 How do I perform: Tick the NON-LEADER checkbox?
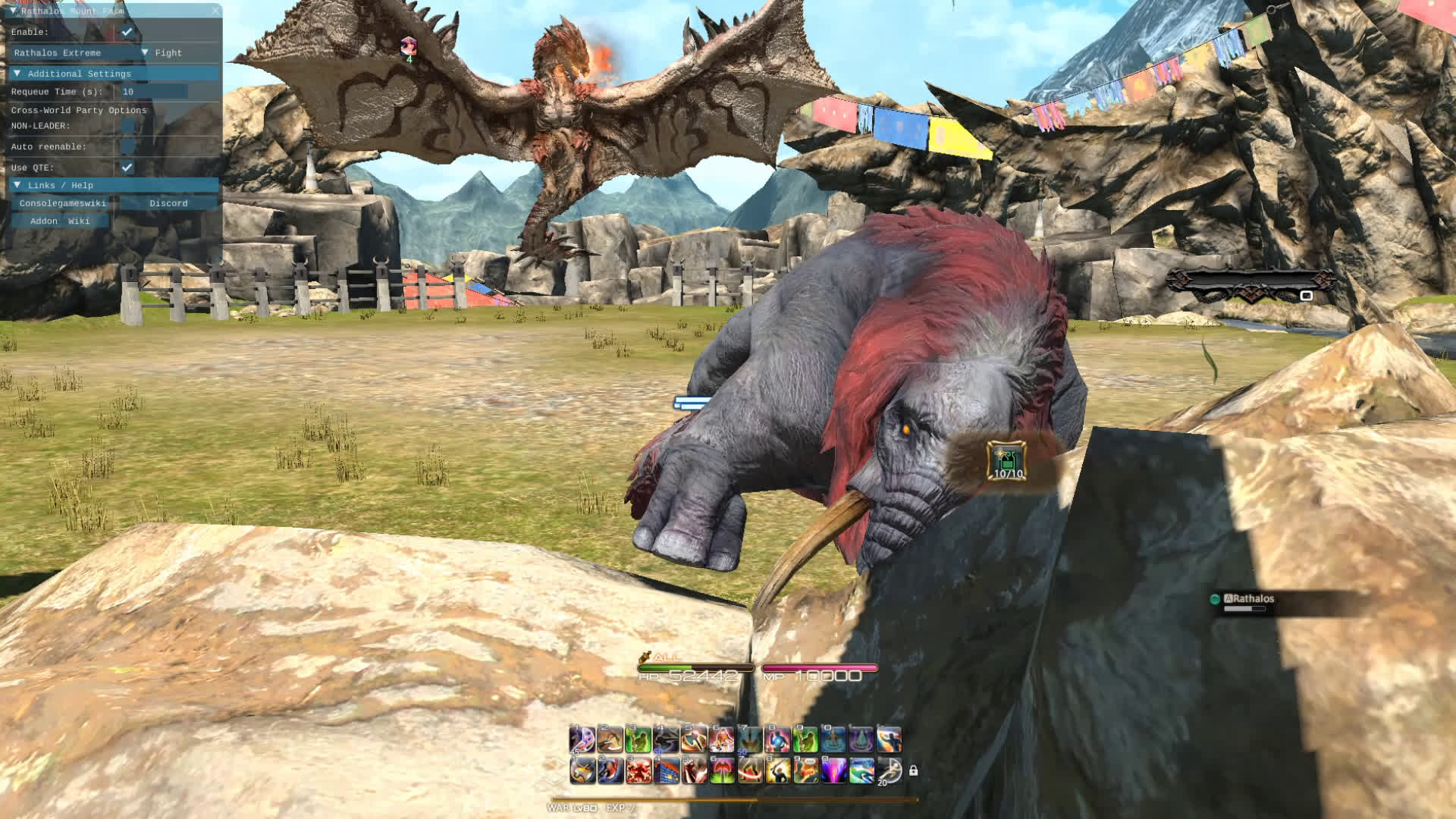(x=127, y=126)
